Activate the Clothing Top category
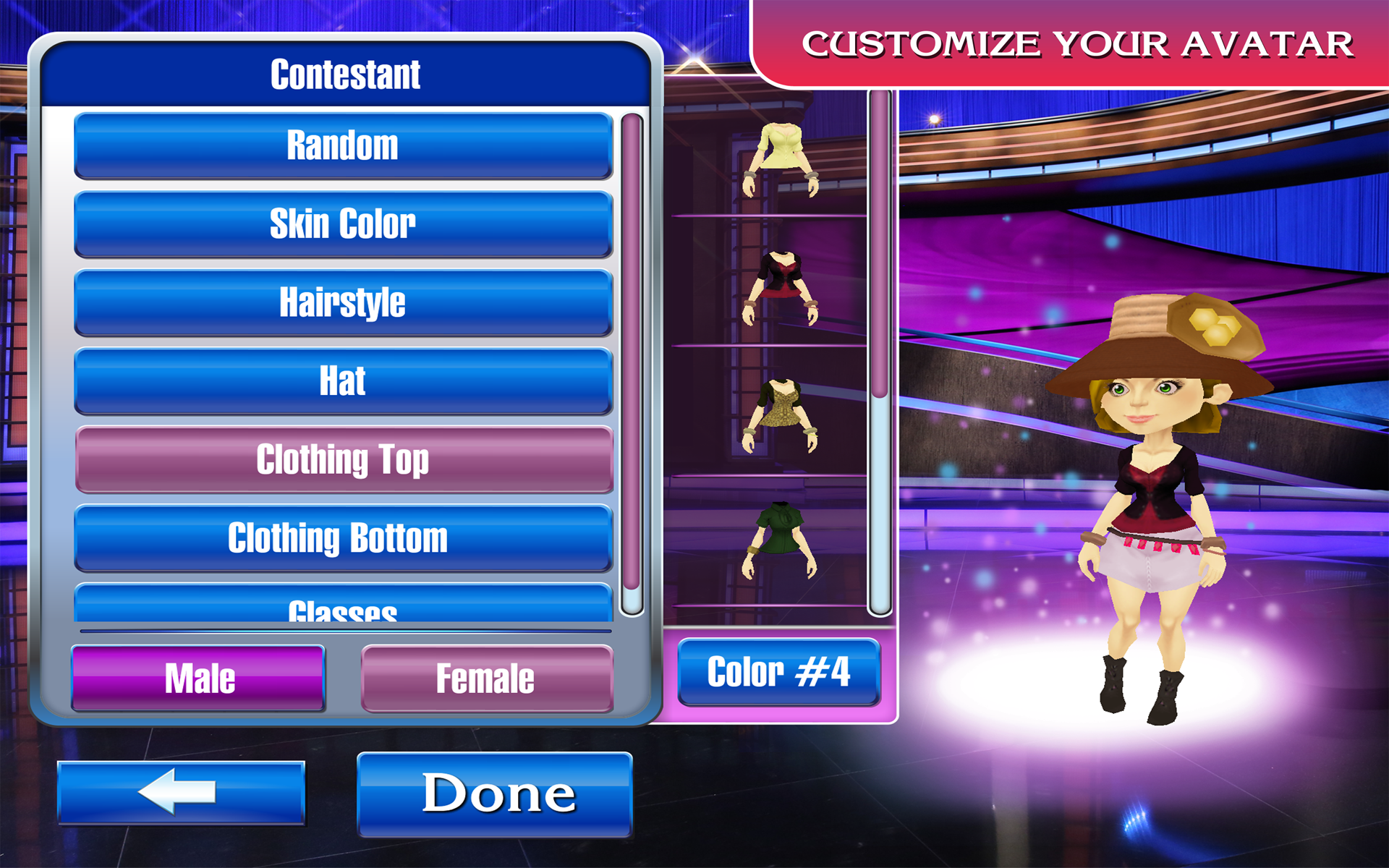Image resolution: width=1389 pixels, height=868 pixels. [x=343, y=459]
